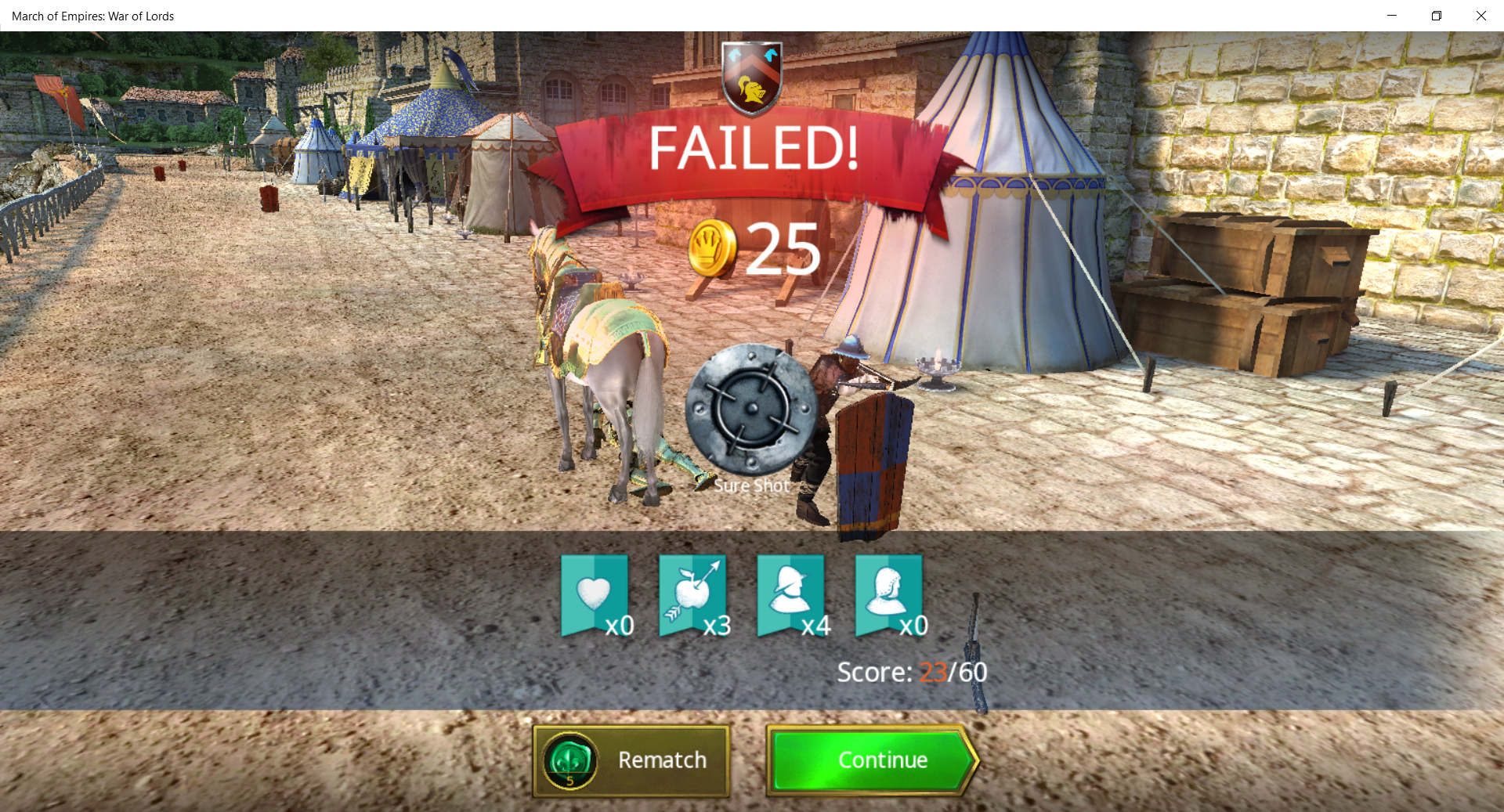
Task: Close the March of Empires window
Action: [x=1480, y=16]
